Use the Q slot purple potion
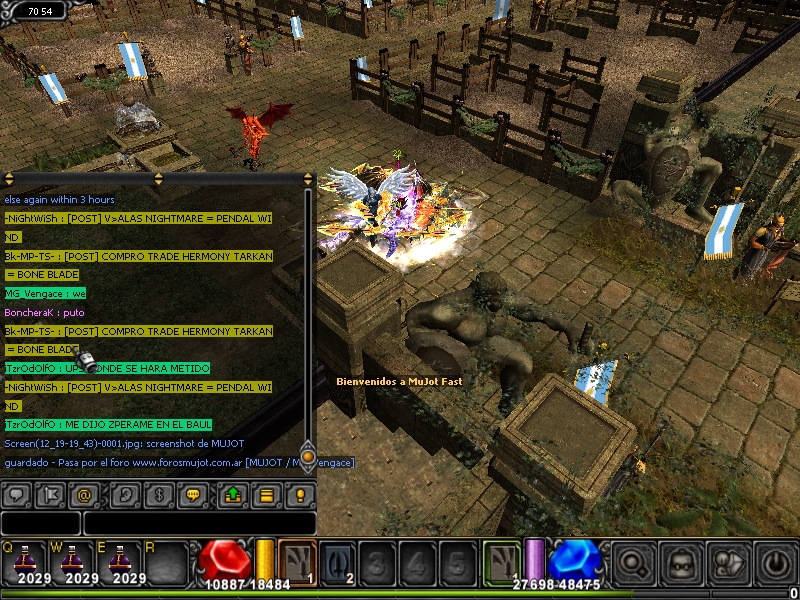 tap(22, 562)
